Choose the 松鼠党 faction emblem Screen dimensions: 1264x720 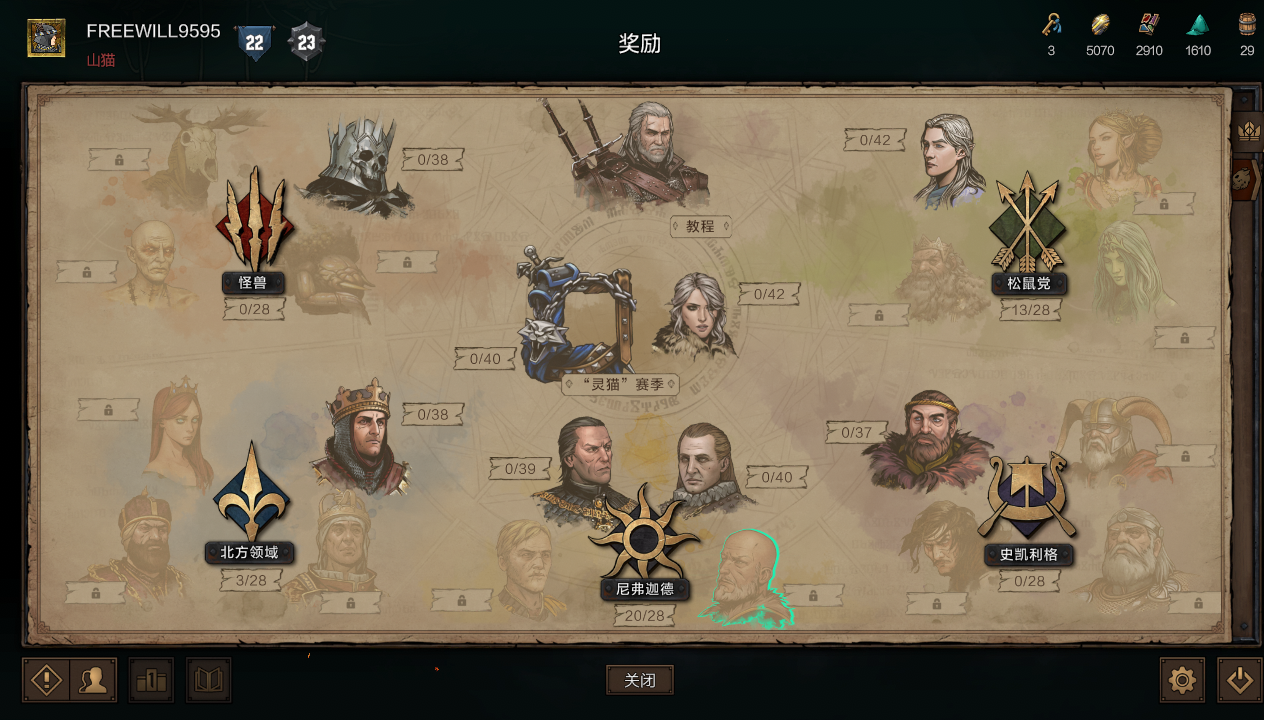(x=1027, y=225)
